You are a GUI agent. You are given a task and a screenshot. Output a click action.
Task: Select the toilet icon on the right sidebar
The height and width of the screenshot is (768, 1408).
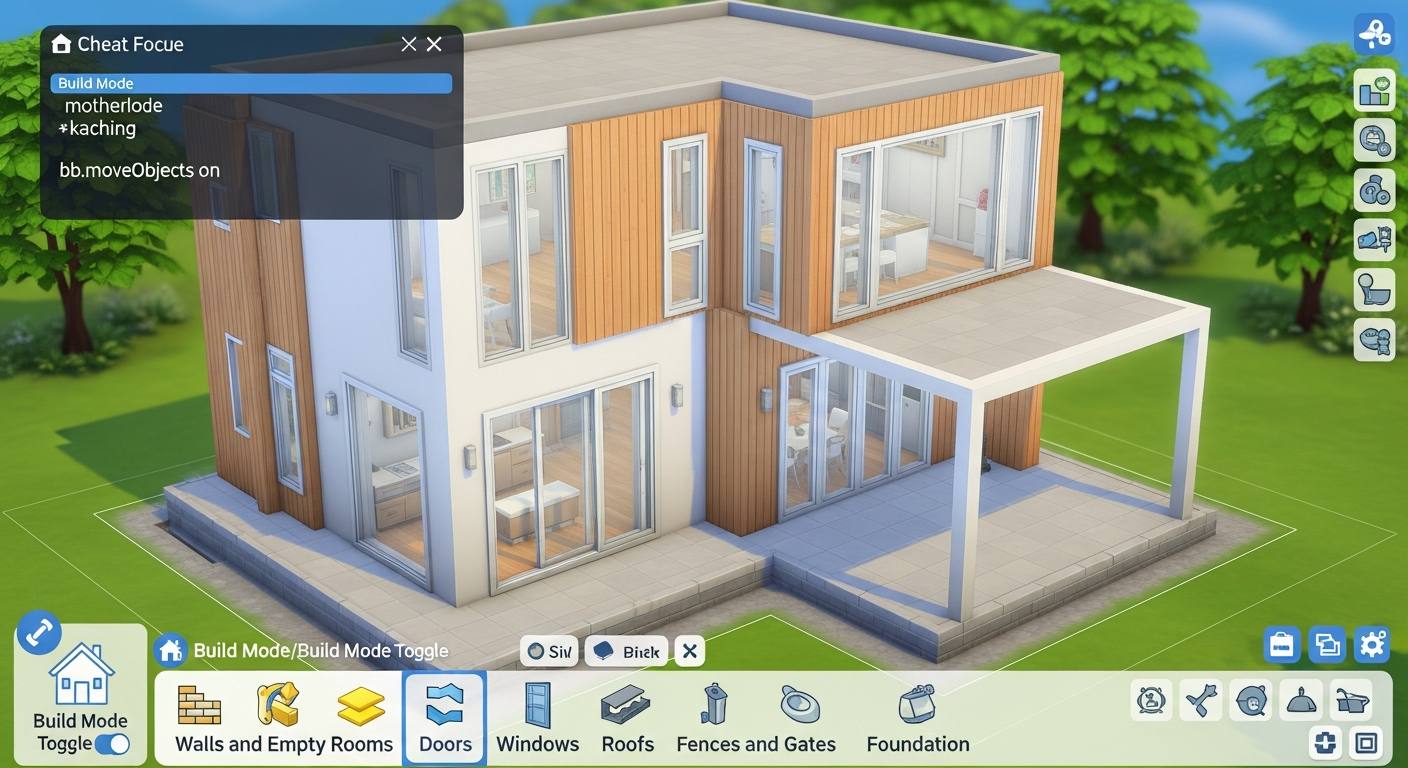coord(1374,290)
